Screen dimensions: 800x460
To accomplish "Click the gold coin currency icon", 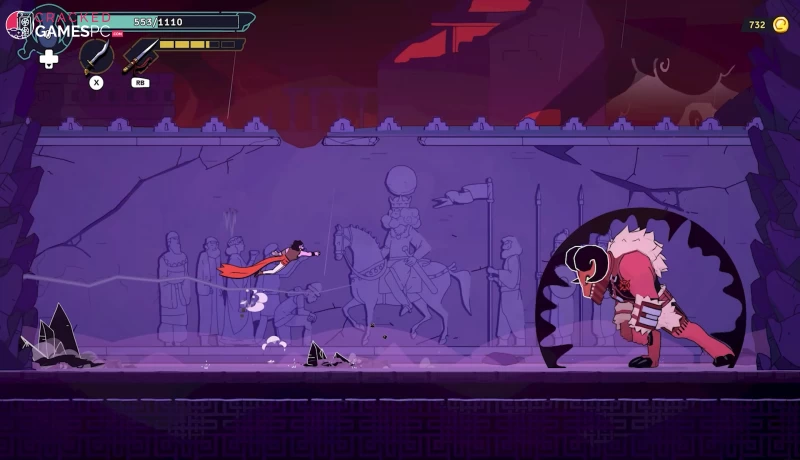I will pos(780,24).
